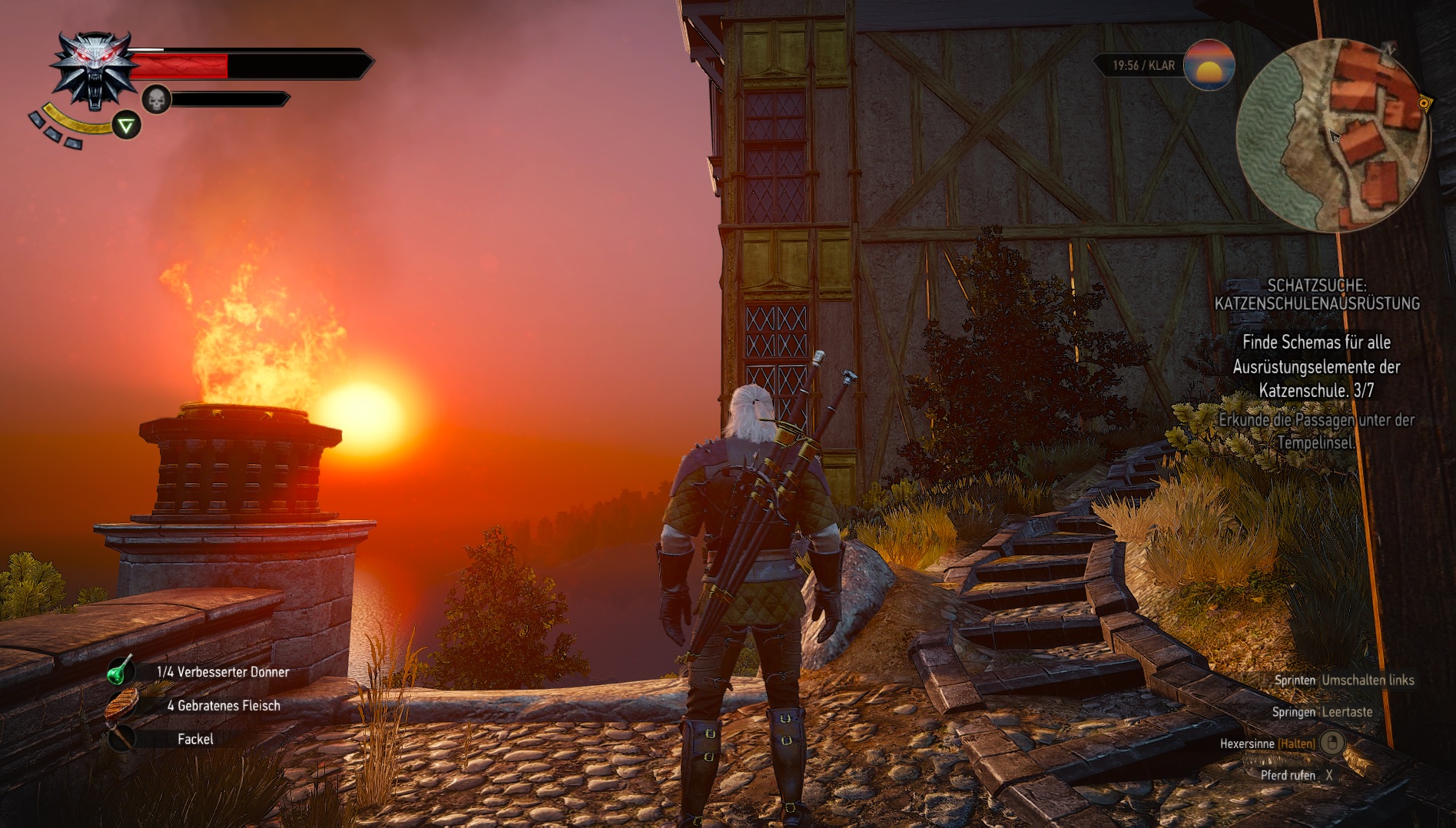The image size is (1456, 828).
Task: Click the circular minimap
Action: point(1333,135)
